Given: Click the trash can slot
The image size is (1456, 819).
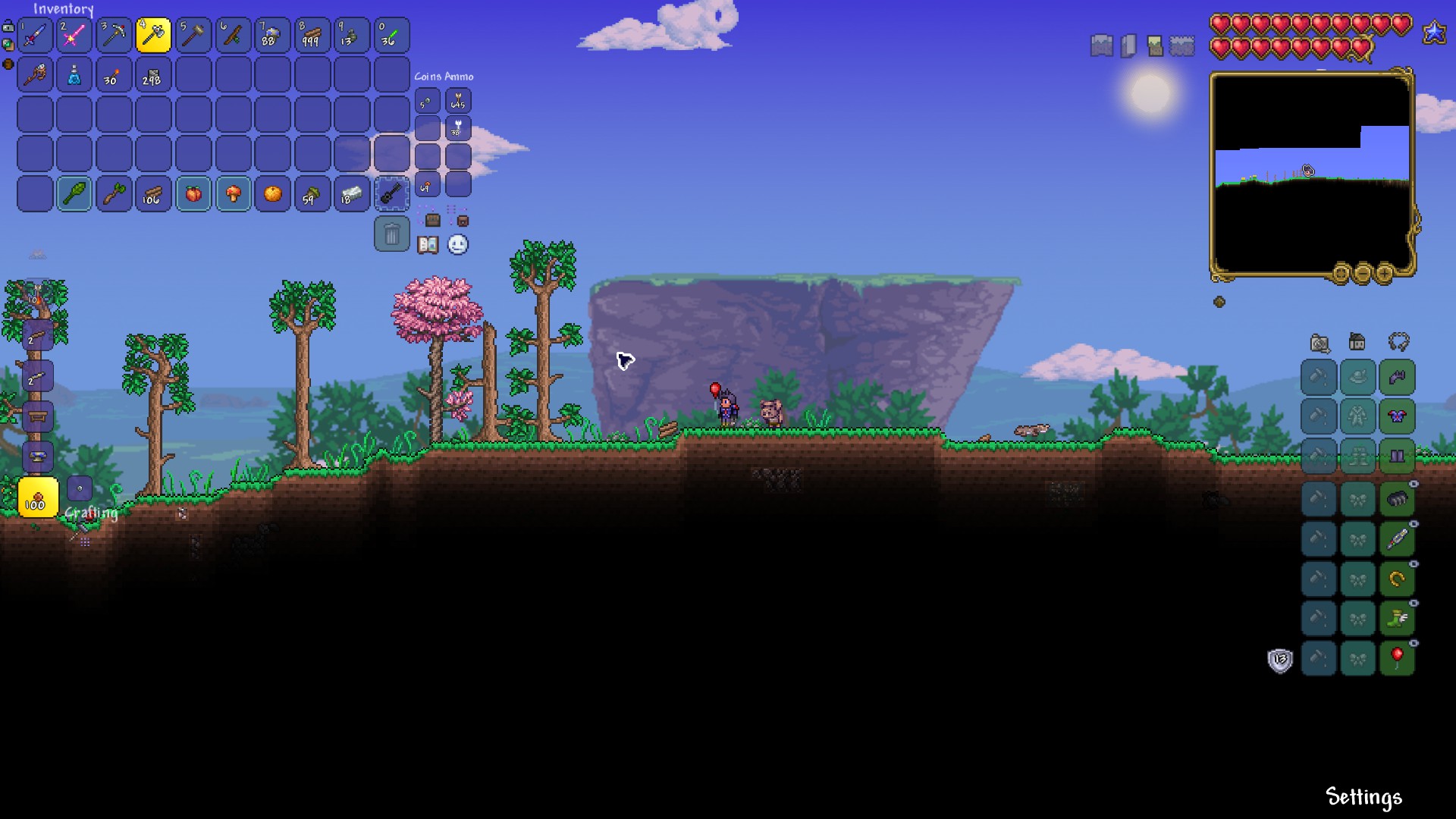Looking at the screenshot, I should coord(392,234).
